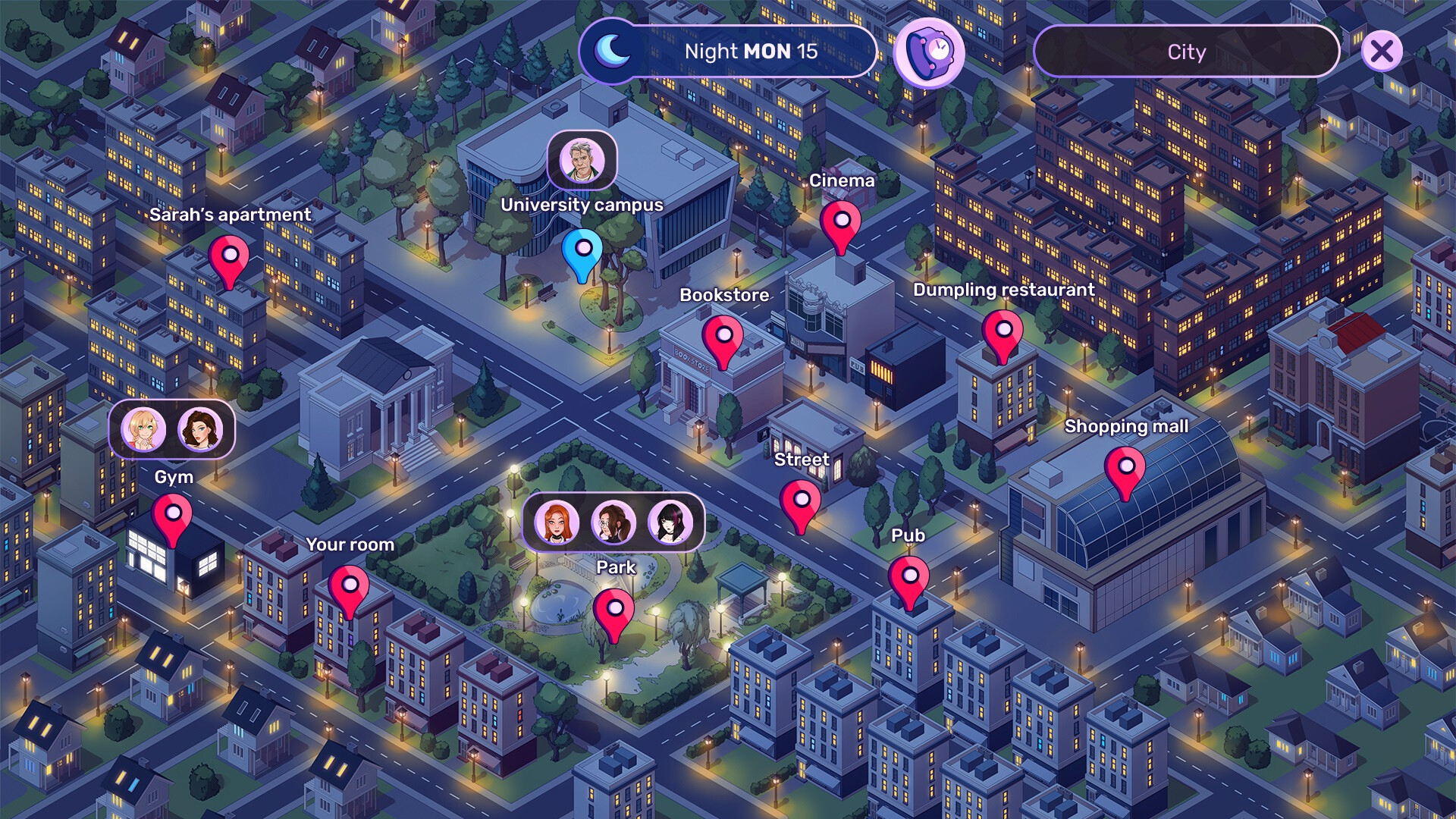Screen dimensions: 1456x819
Task: Head to the Pub map pin
Action: point(908,578)
